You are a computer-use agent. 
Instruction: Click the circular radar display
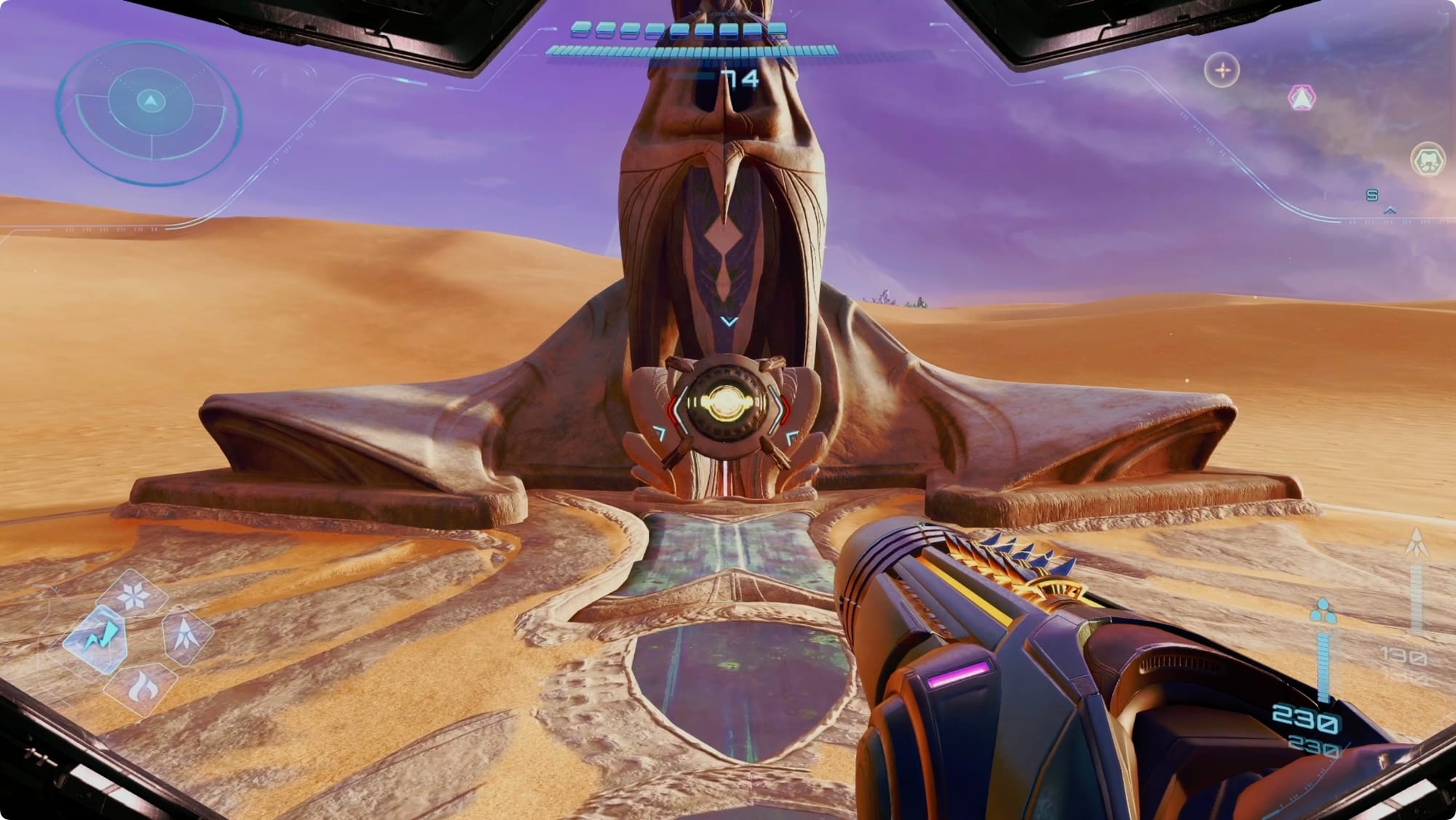pyautogui.click(x=149, y=109)
